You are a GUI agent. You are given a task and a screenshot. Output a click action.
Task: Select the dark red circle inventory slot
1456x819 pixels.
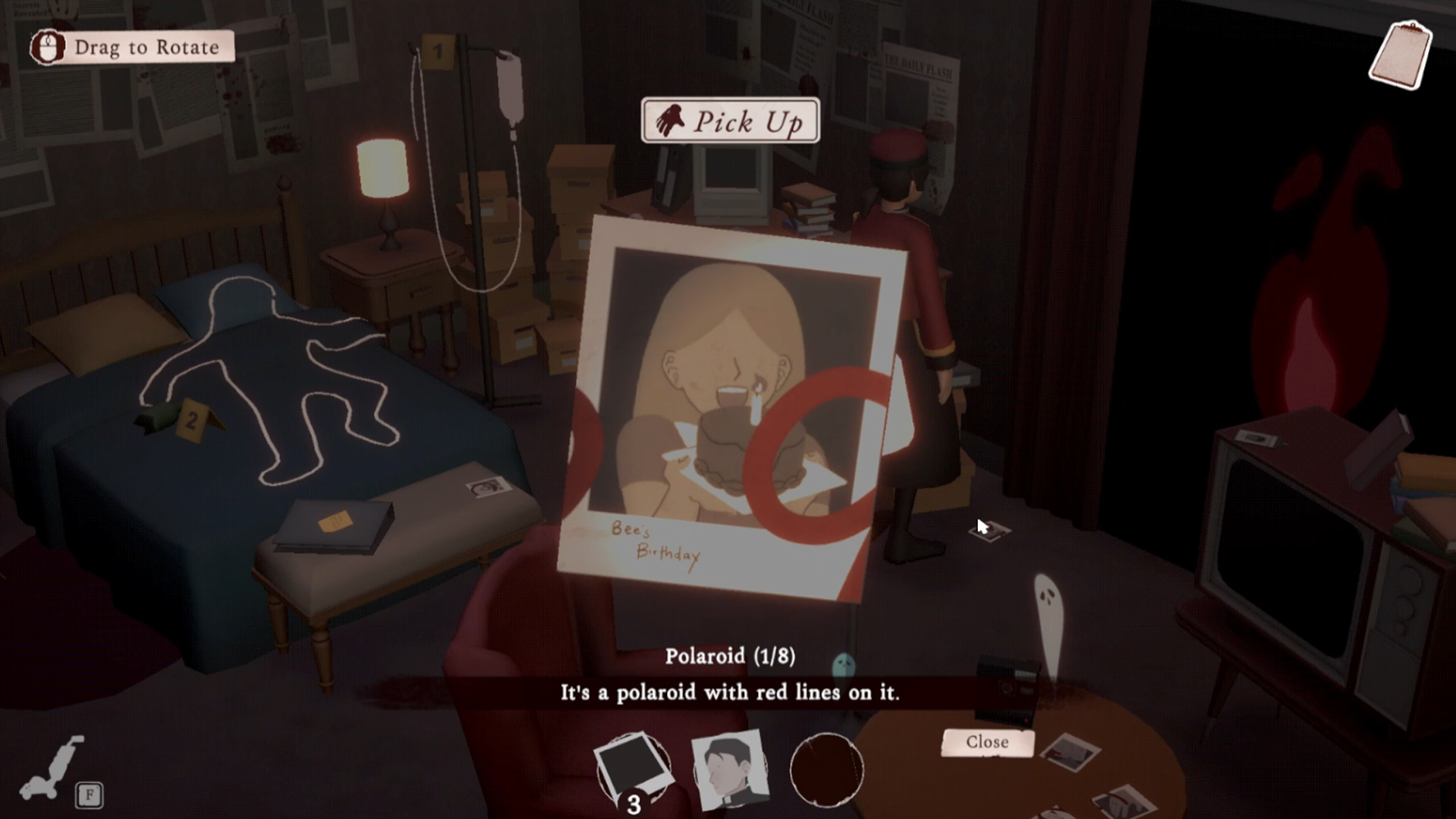click(x=826, y=769)
